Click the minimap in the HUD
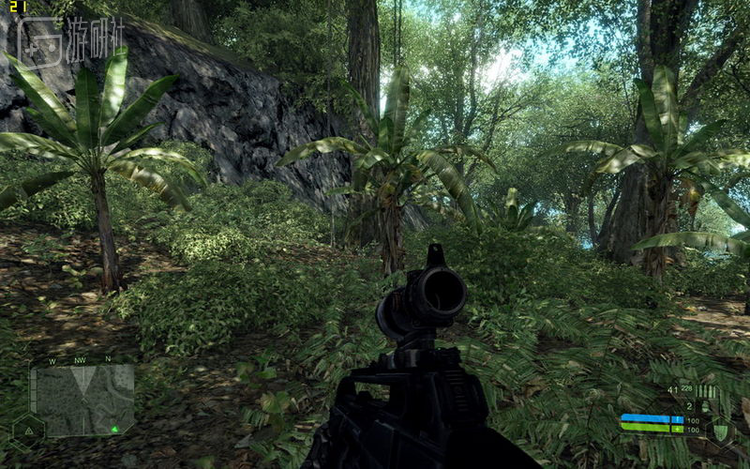Image resolution: width=750 pixels, height=469 pixels. point(82,399)
